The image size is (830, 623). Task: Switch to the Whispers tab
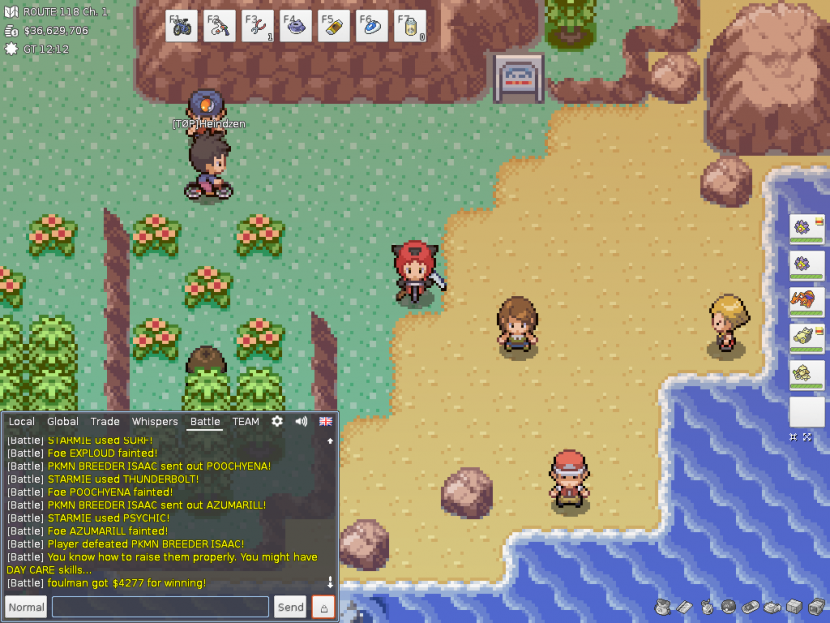point(155,422)
